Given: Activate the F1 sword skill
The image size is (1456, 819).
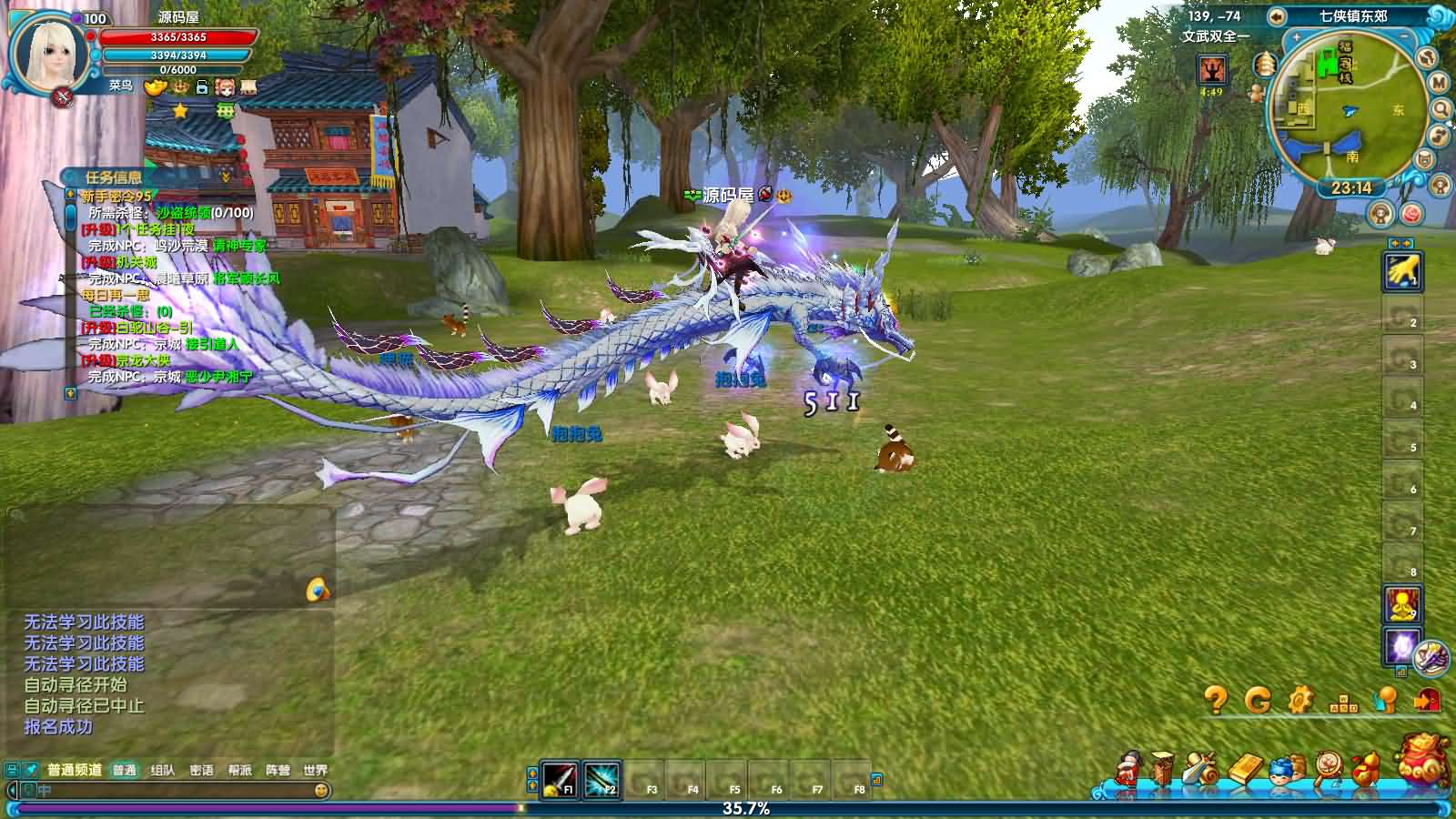Looking at the screenshot, I should 559,780.
